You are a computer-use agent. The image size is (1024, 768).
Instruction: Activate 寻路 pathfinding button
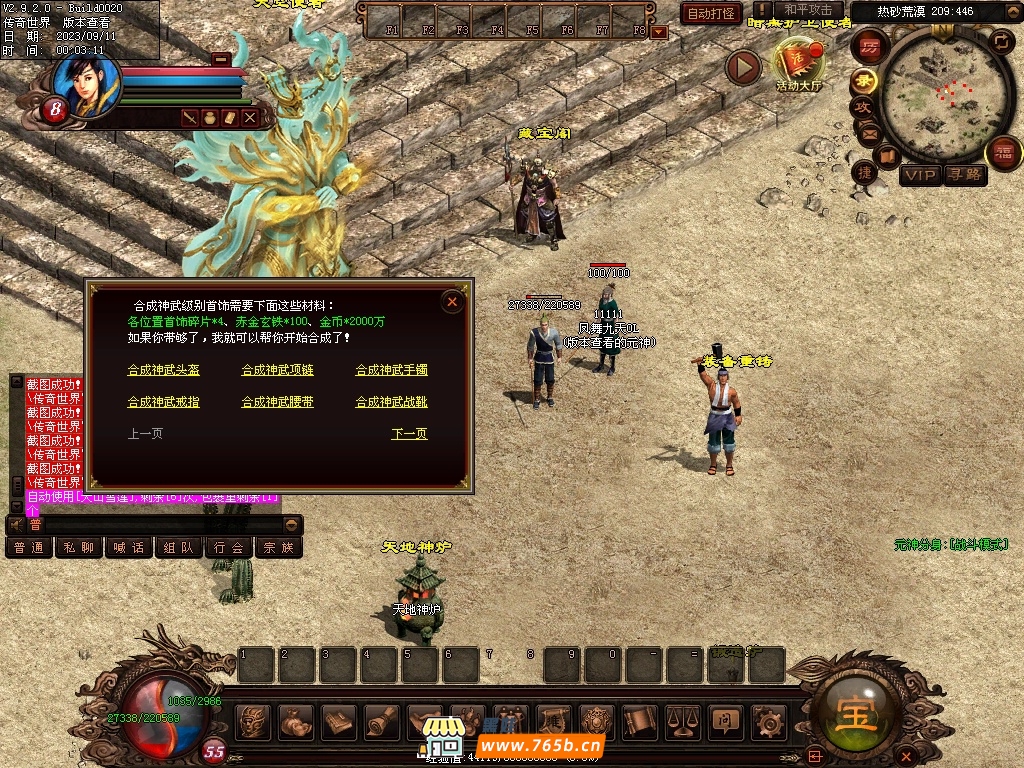pyautogui.click(x=965, y=176)
